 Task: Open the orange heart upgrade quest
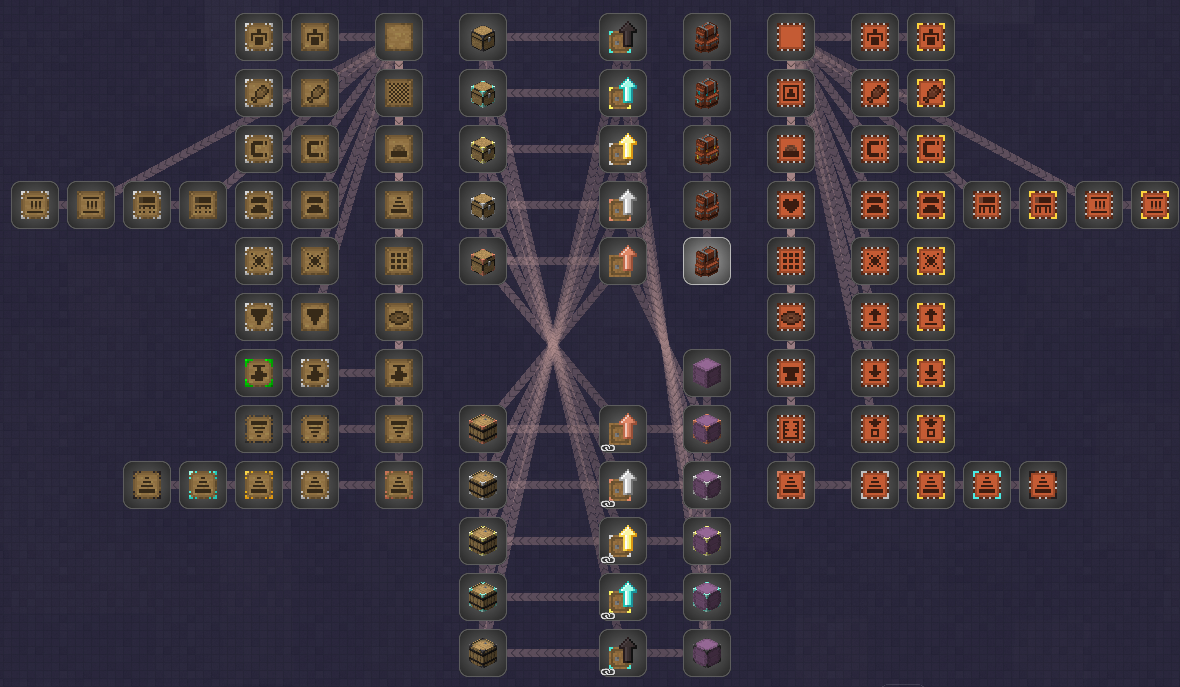point(791,205)
